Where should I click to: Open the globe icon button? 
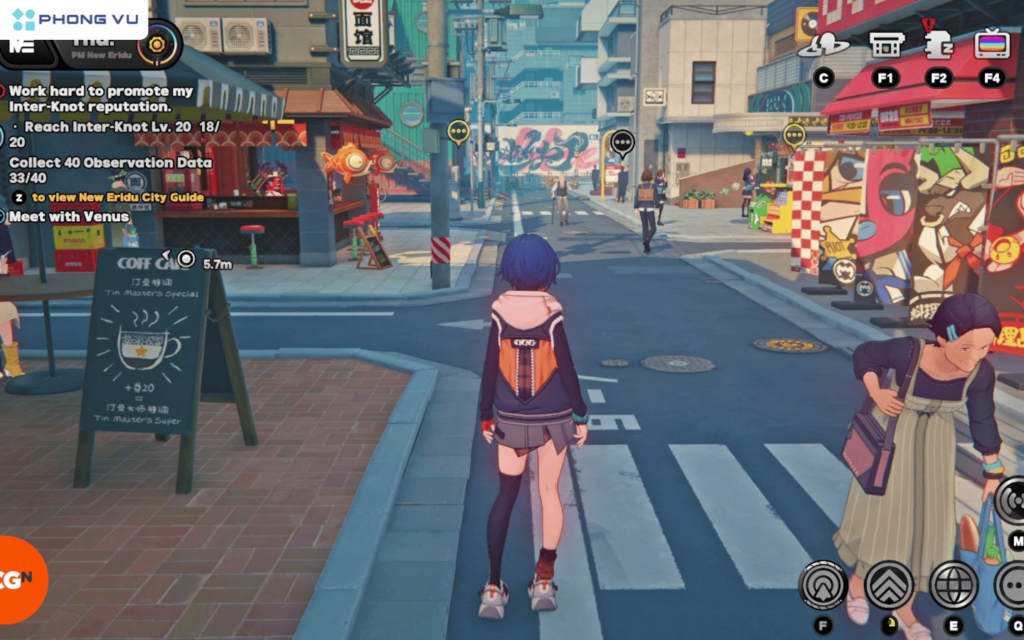[x=953, y=585]
